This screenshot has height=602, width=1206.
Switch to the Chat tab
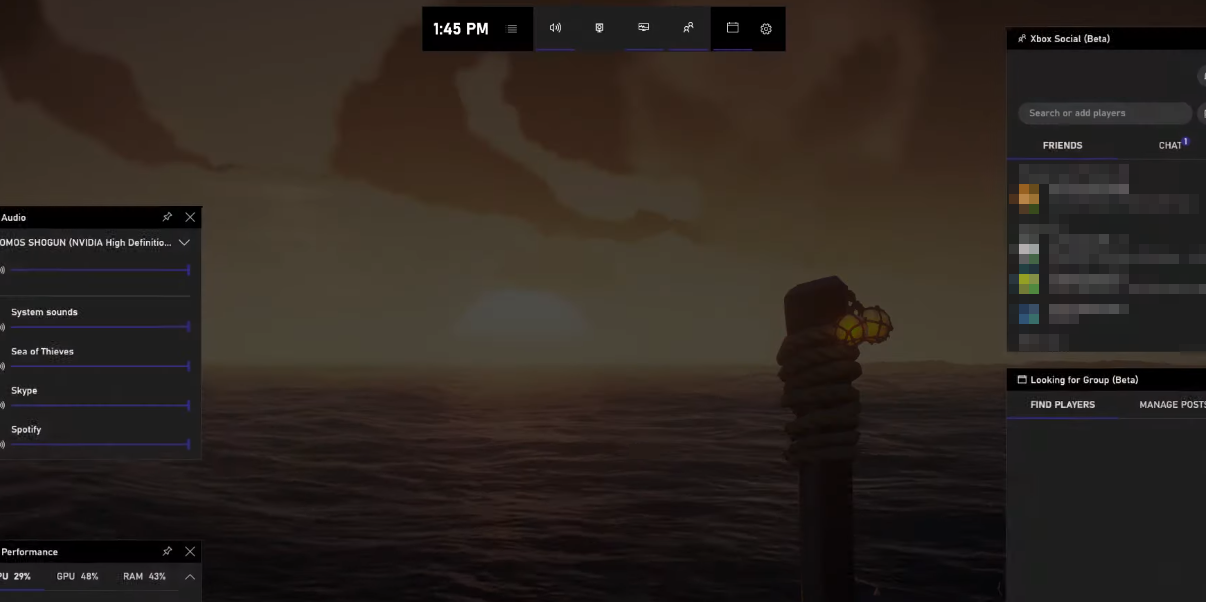[x=1171, y=146]
